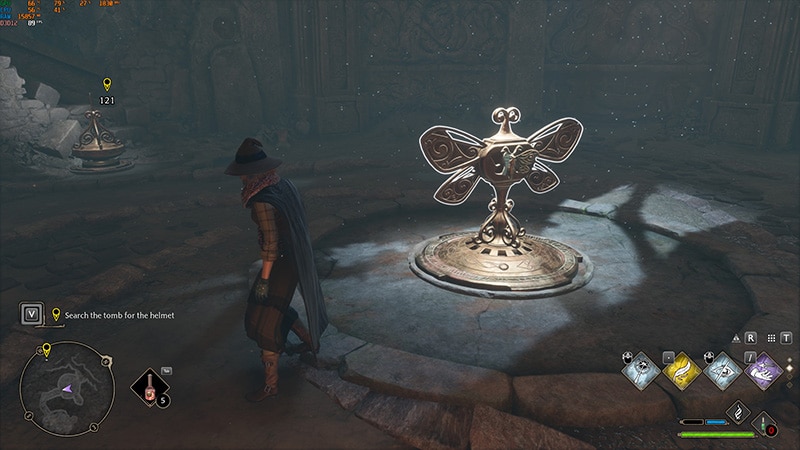Cast the yellow feather spell
800x450 pixels.
click(682, 371)
